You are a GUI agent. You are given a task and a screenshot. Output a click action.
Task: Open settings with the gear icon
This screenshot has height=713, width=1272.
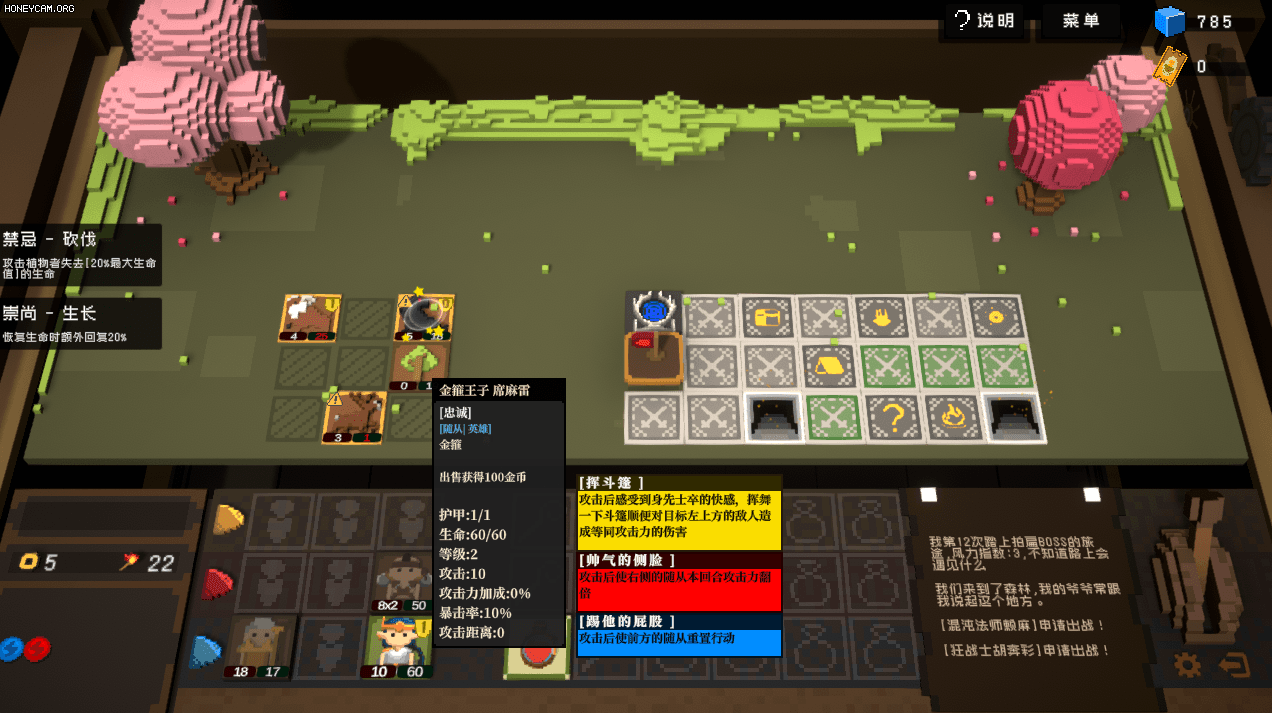pyautogui.click(x=1187, y=665)
